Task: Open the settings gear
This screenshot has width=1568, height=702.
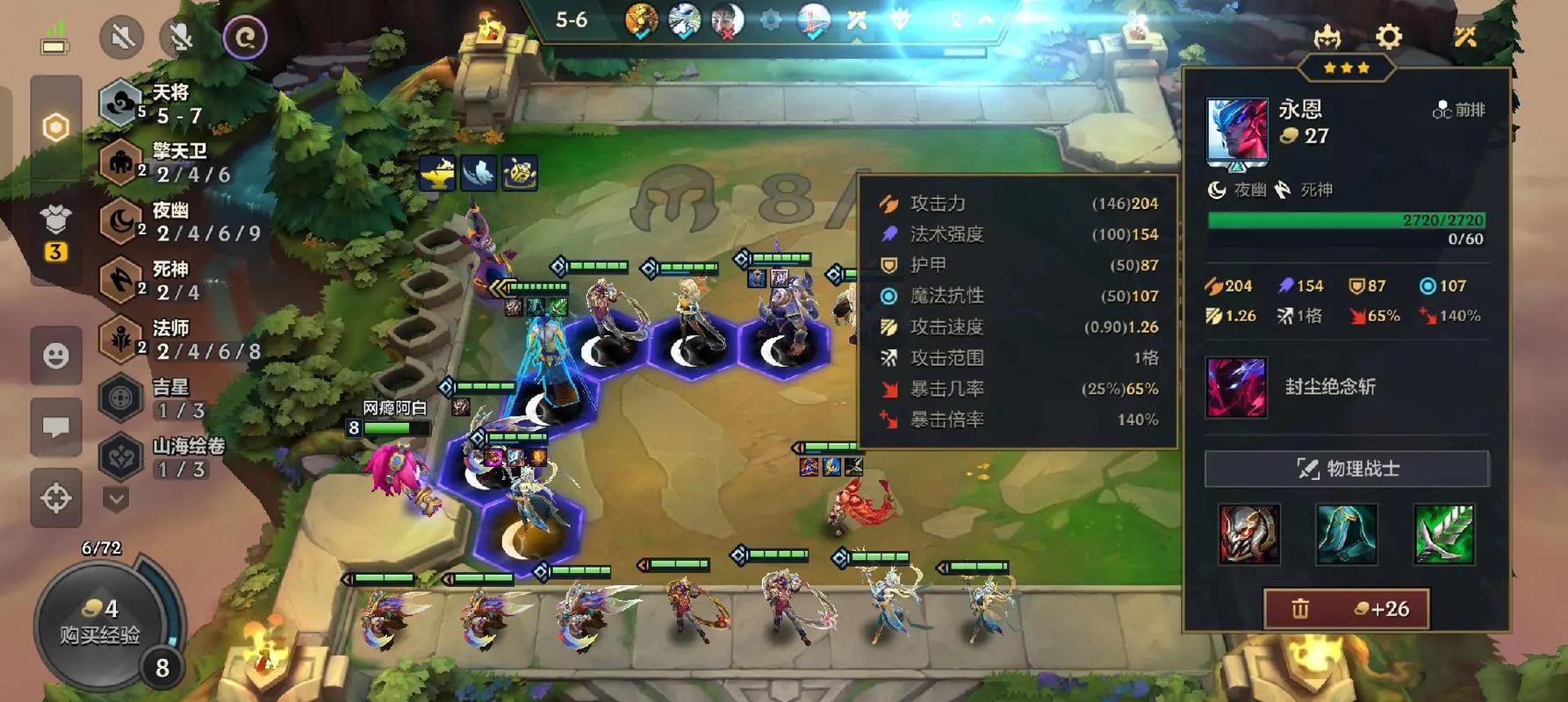Action: click(1388, 37)
